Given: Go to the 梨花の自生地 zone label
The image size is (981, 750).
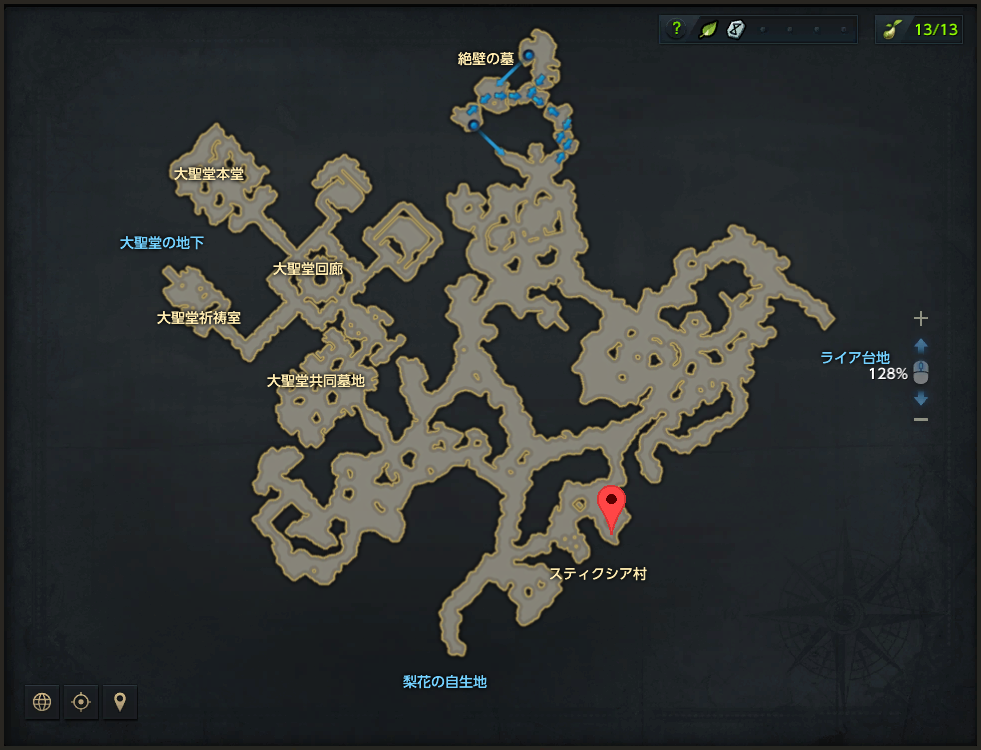Looking at the screenshot, I should pyautogui.click(x=445, y=682).
